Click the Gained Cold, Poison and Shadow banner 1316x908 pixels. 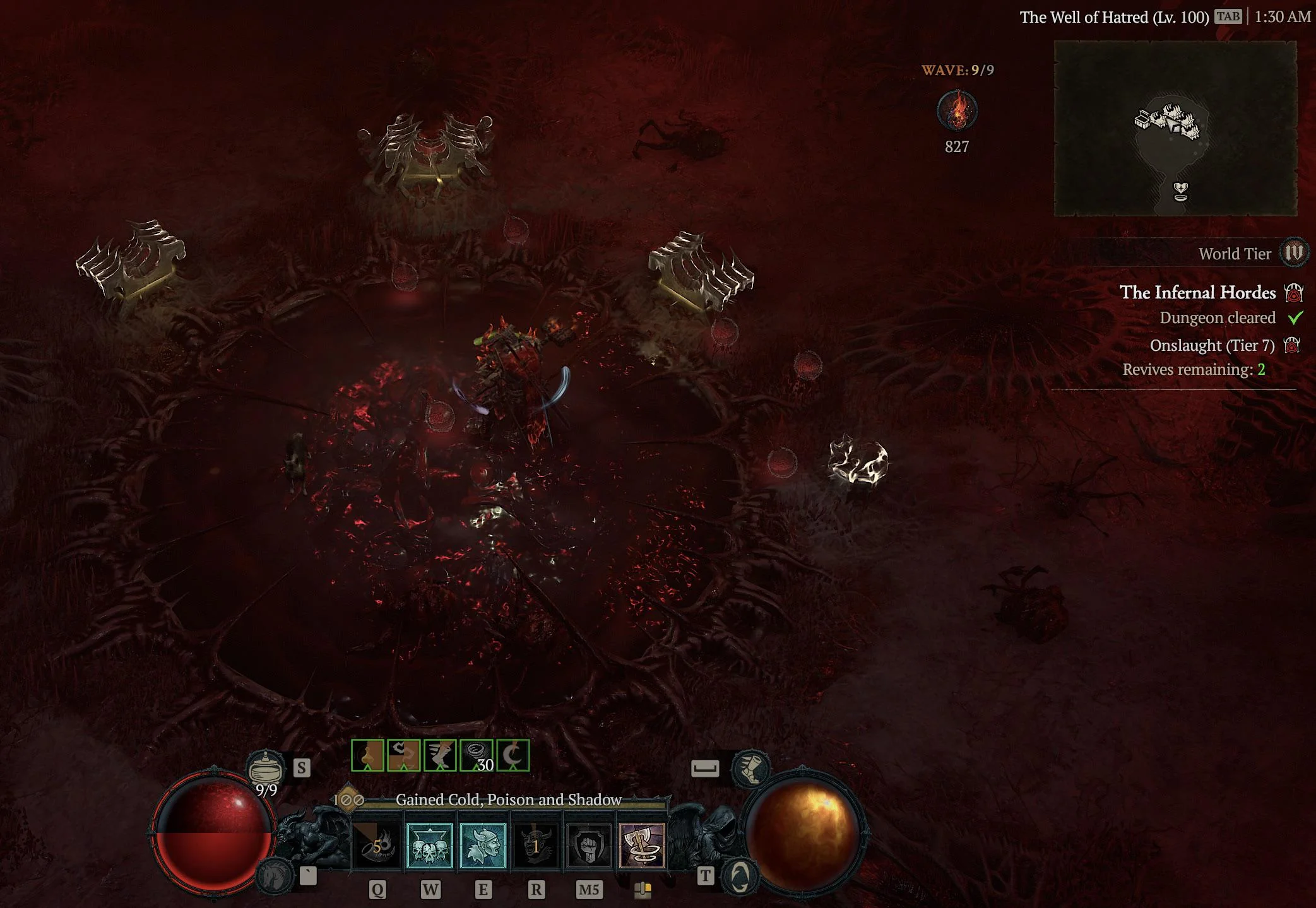point(507,799)
